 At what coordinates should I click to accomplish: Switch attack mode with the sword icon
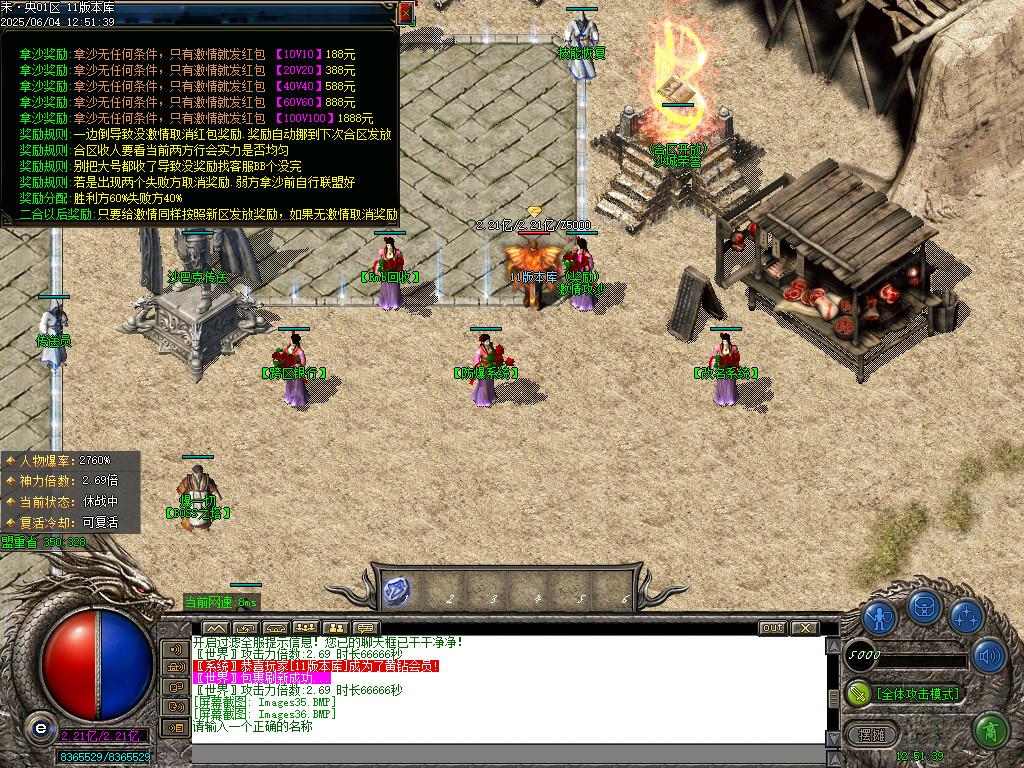click(858, 692)
